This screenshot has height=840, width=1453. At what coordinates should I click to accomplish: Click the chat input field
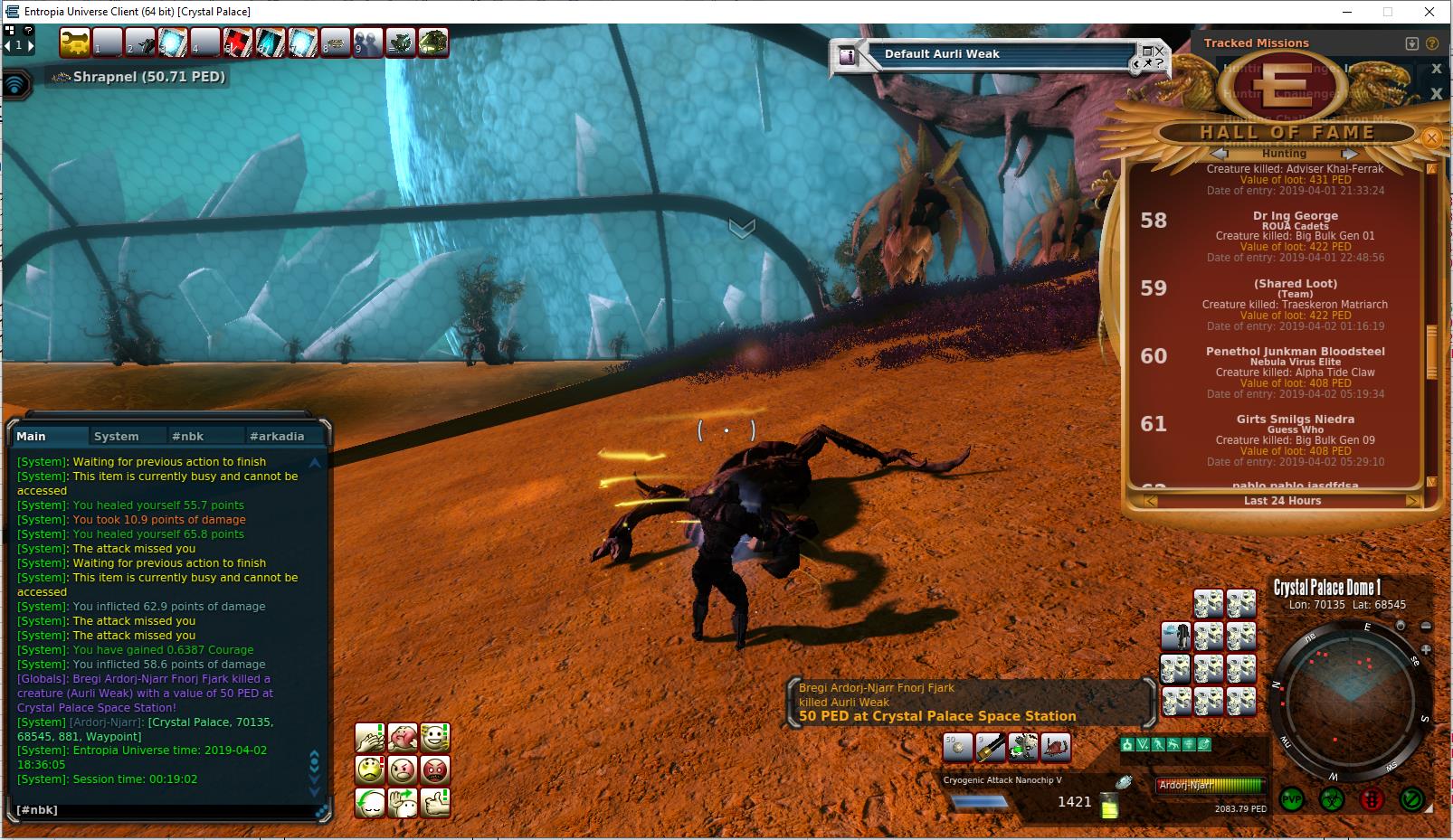coord(163,809)
